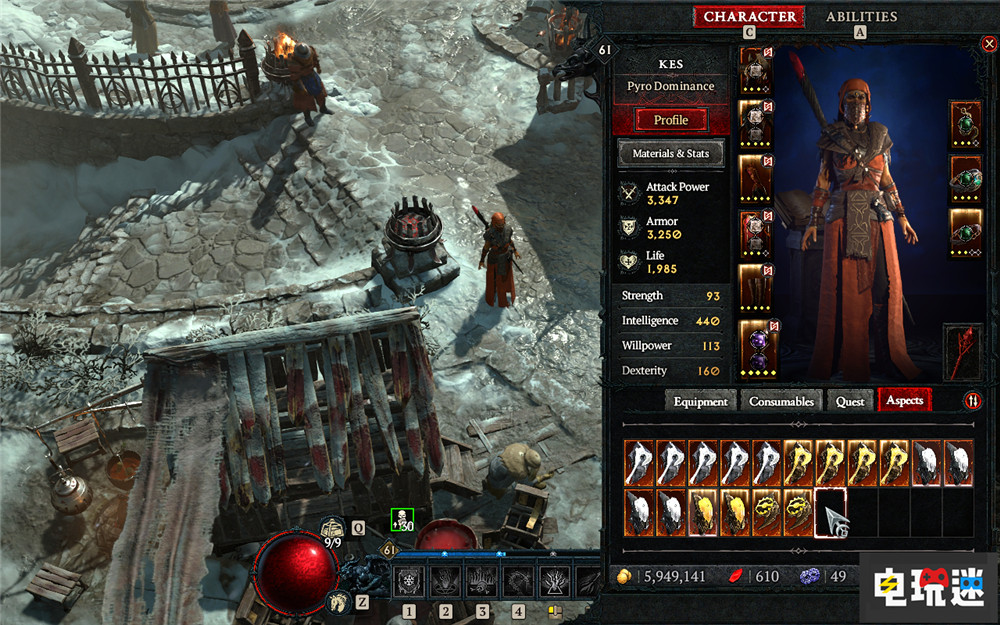Select the amulet equipment slot
Image resolution: width=1000 pixels, height=625 pixels.
click(965, 123)
